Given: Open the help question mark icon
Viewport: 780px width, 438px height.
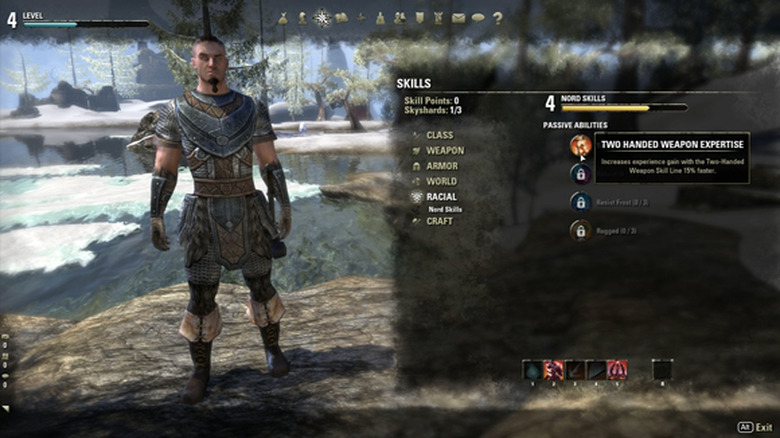Looking at the screenshot, I should pyautogui.click(x=497, y=17).
